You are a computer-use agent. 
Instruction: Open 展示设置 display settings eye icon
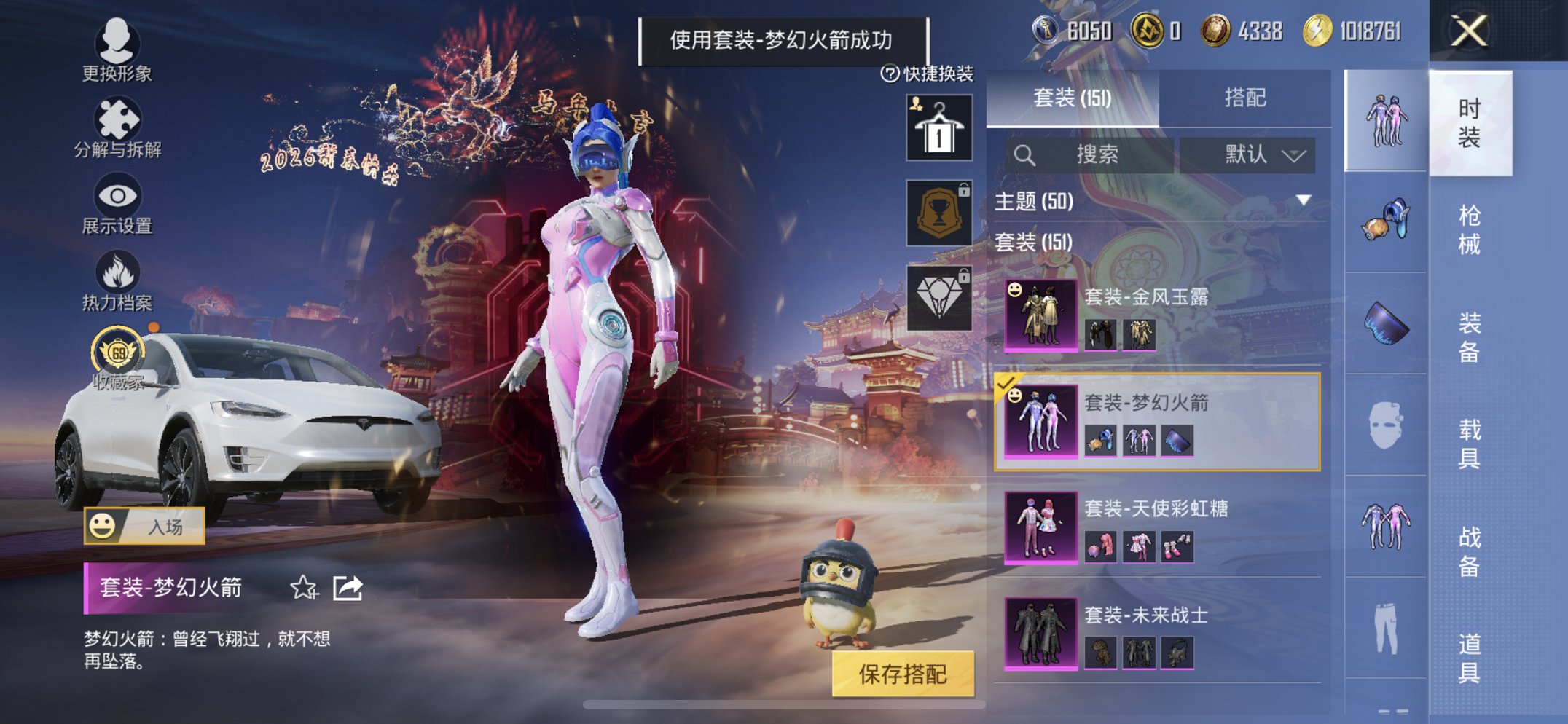117,195
